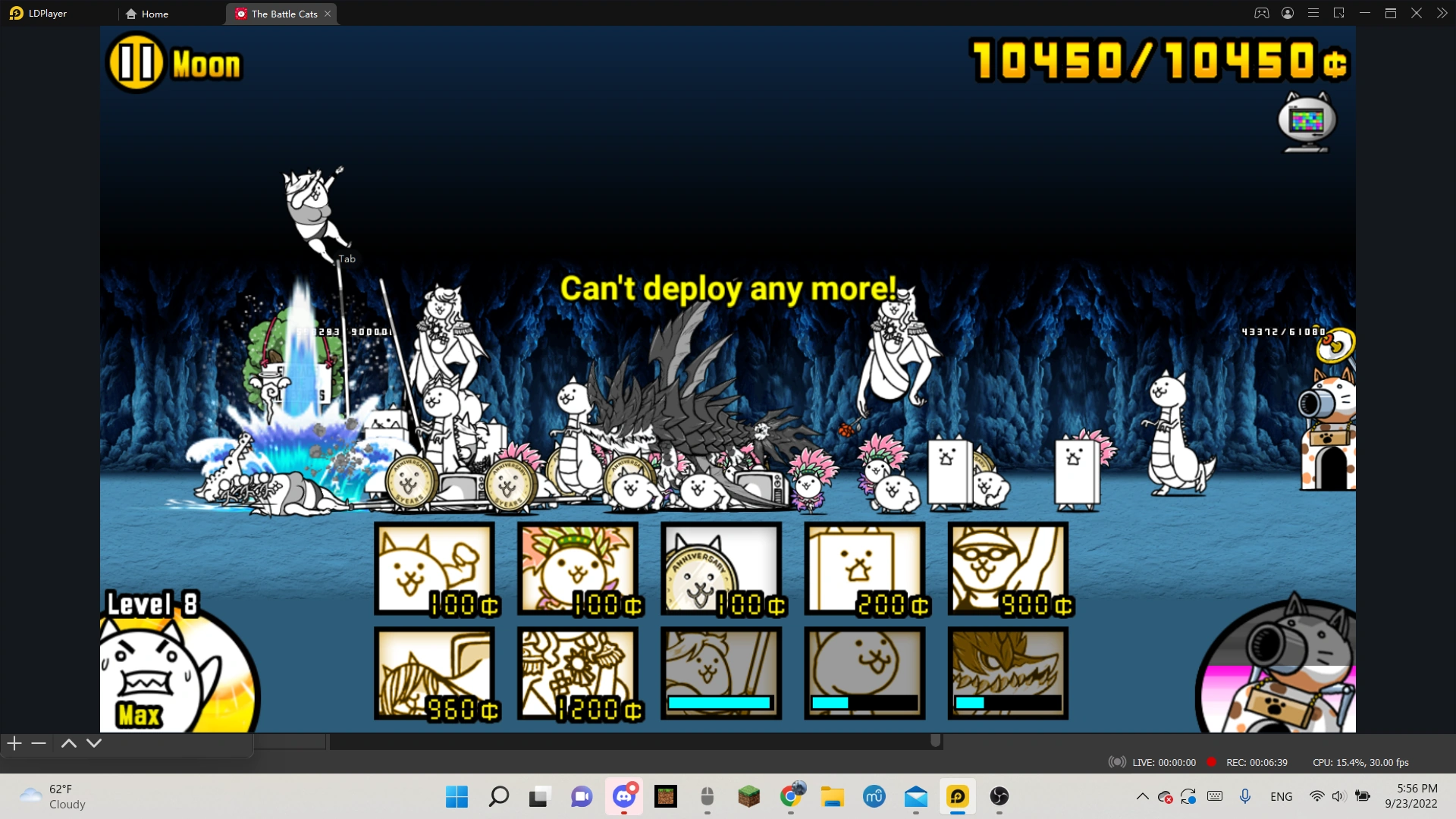The height and width of the screenshot is (819, 1456).
Task: Switch to the Home tab
Action: click(x=152, y=13)
